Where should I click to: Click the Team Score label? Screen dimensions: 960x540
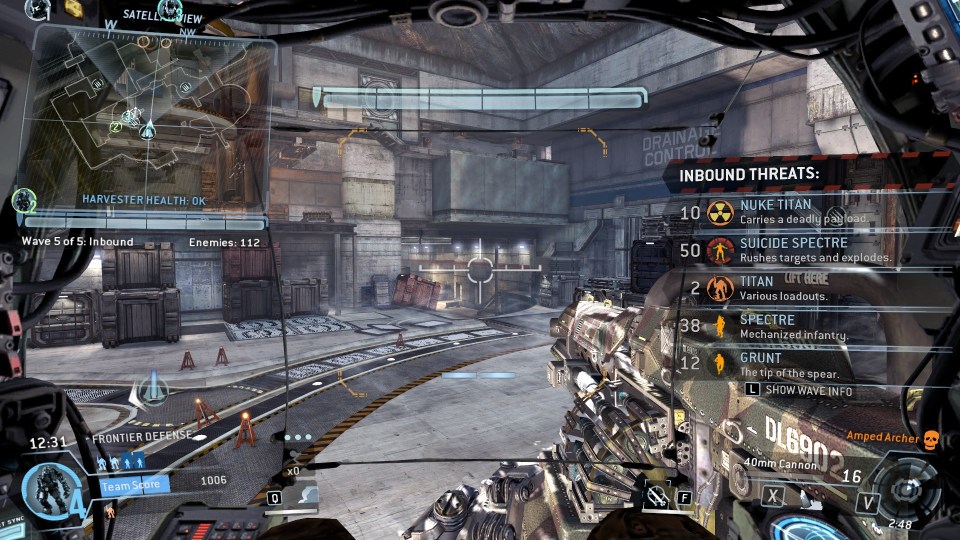pyautogui.click(x=134, y=486)
